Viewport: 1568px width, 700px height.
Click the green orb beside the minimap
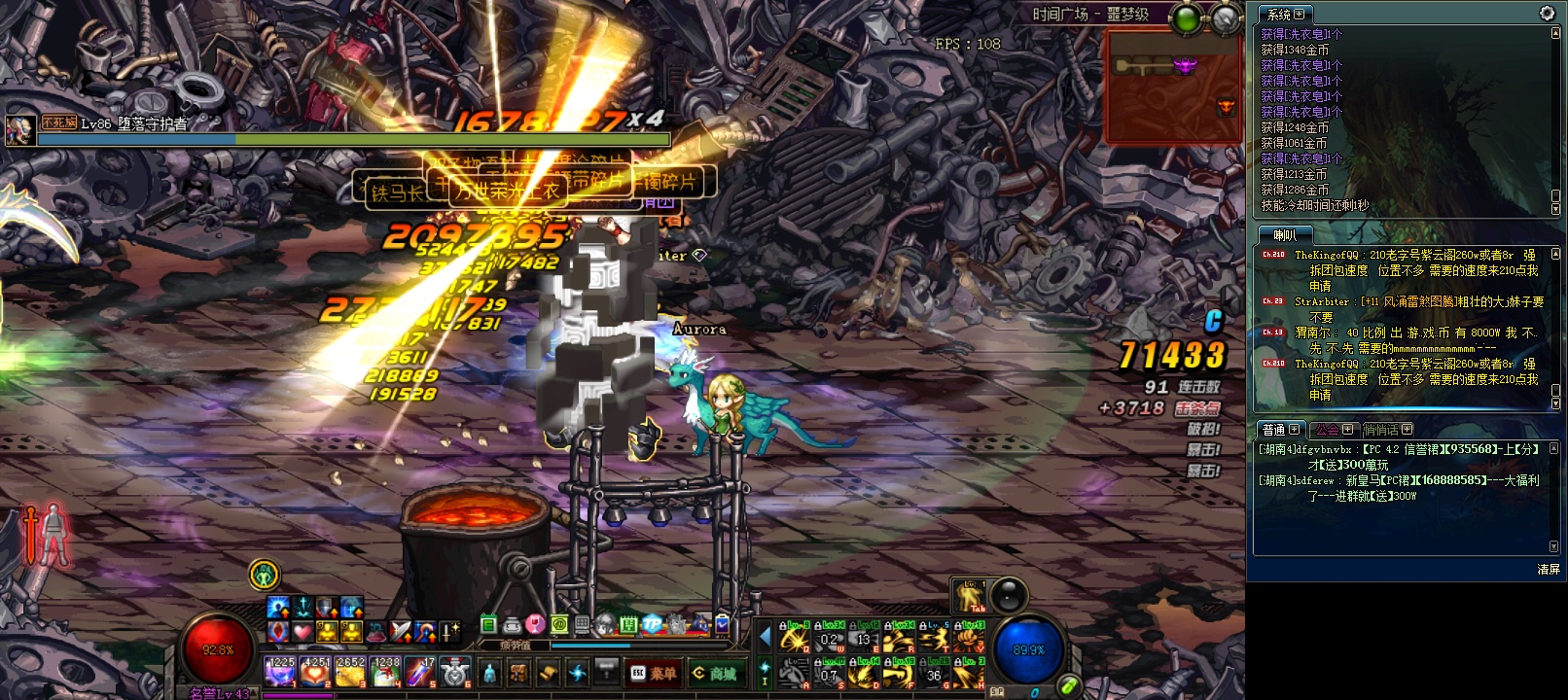pos(1187,18)
